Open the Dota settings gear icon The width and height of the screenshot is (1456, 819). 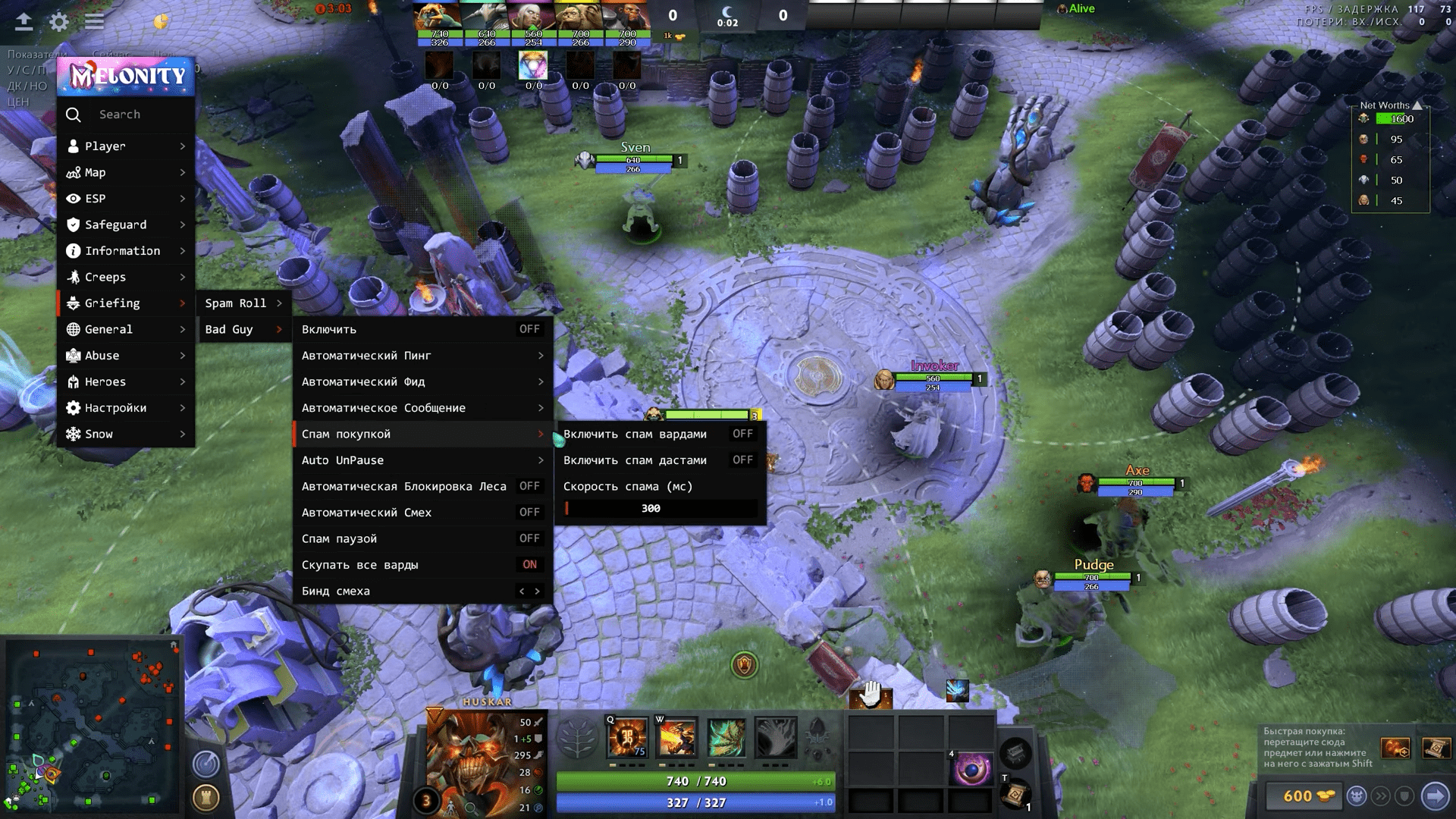[x=59, y=21]
